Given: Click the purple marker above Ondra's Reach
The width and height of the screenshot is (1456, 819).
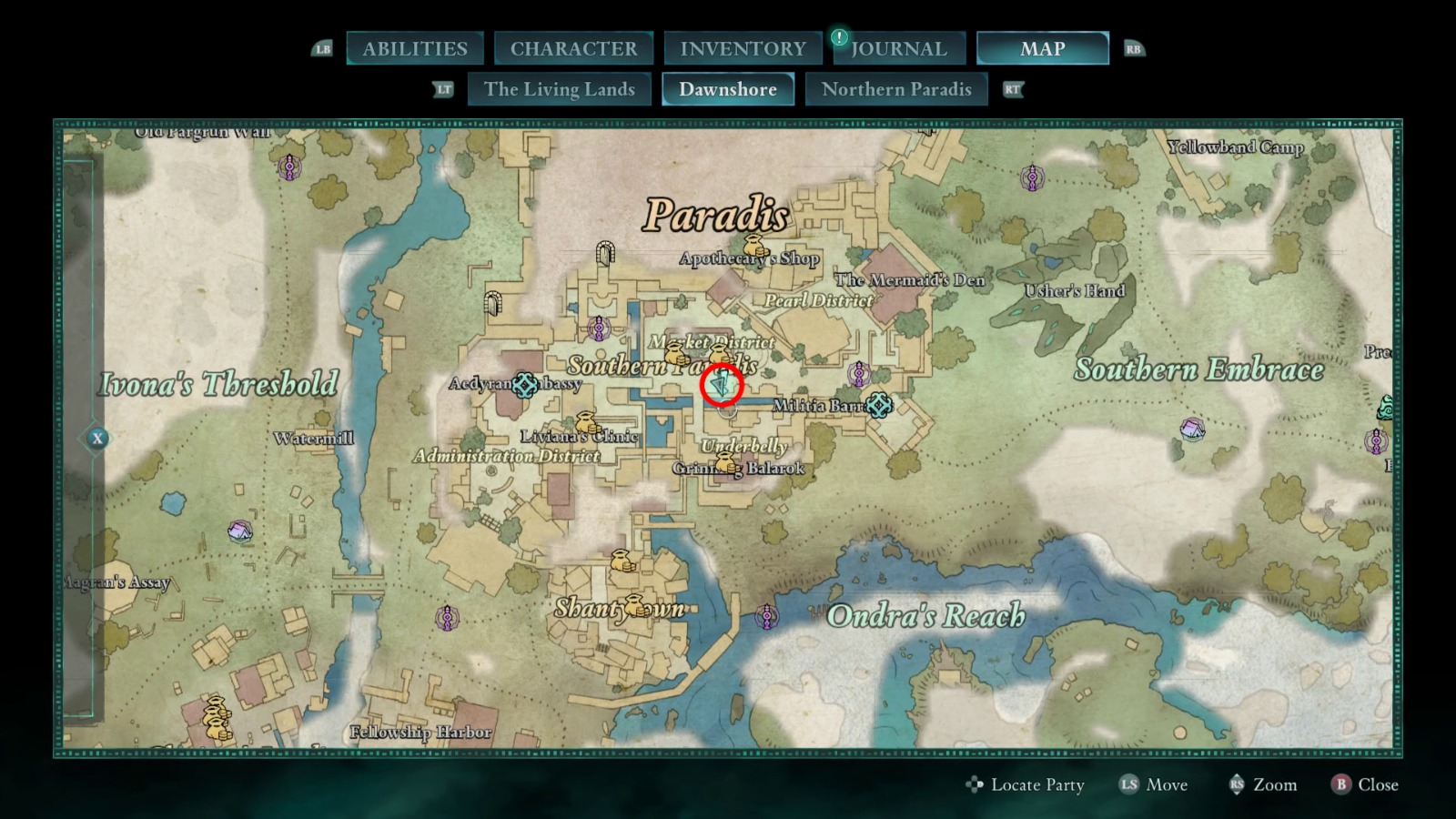Looking at the screenshot, I should click(x=767, y=617).
